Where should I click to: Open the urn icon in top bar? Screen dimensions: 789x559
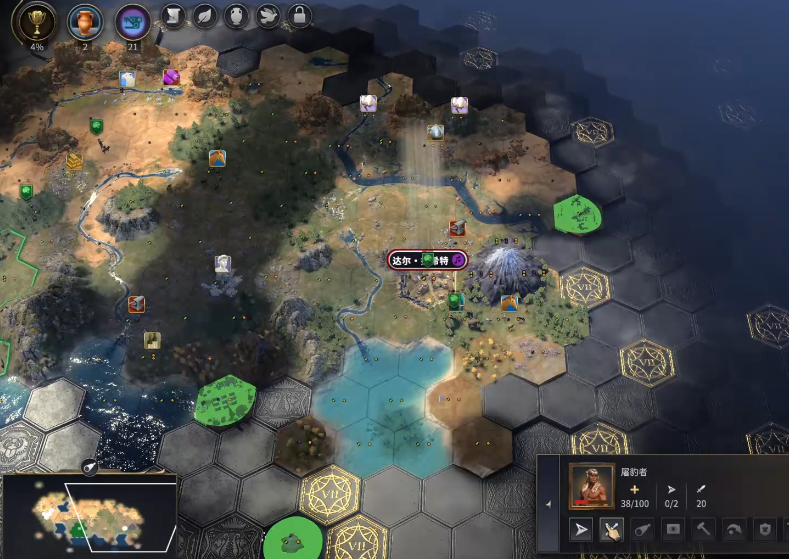(236, 16)
